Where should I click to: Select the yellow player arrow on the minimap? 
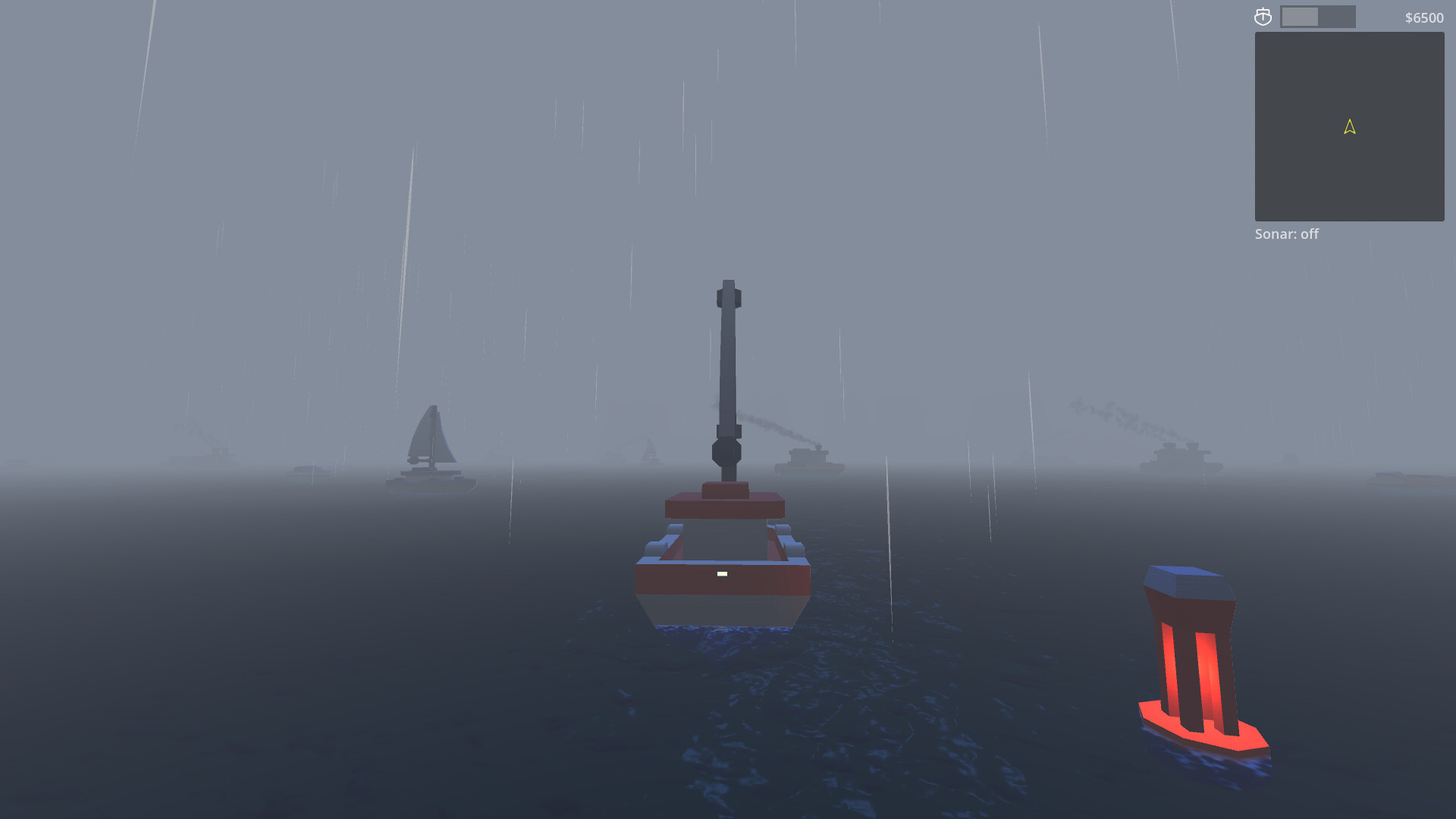click(x=1348, y=127)
